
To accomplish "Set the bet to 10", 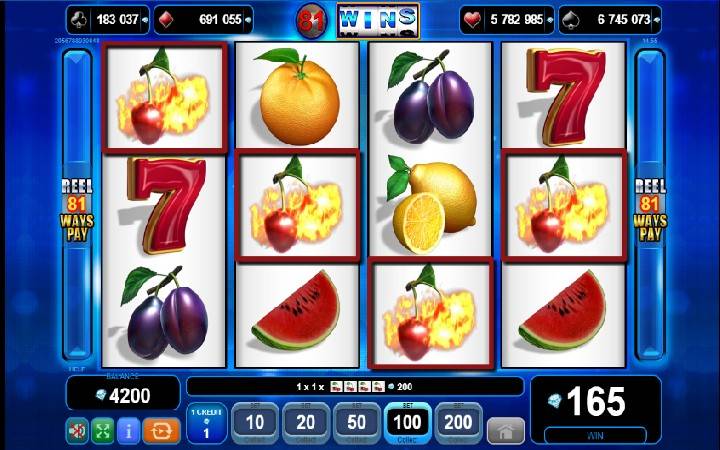I will [254, 424].
